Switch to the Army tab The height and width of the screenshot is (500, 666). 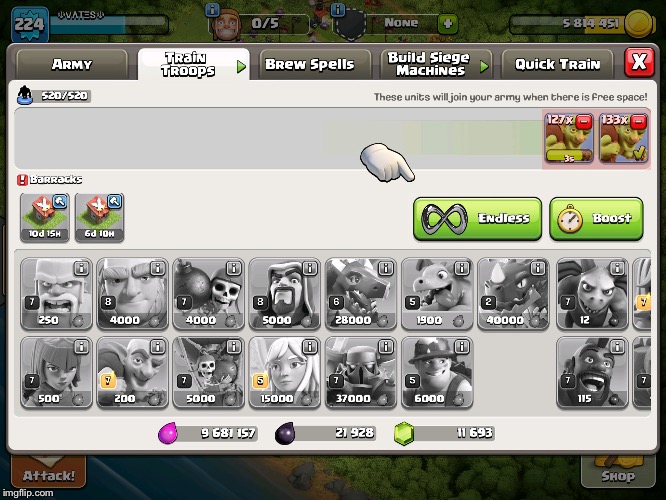click(72, 64)
